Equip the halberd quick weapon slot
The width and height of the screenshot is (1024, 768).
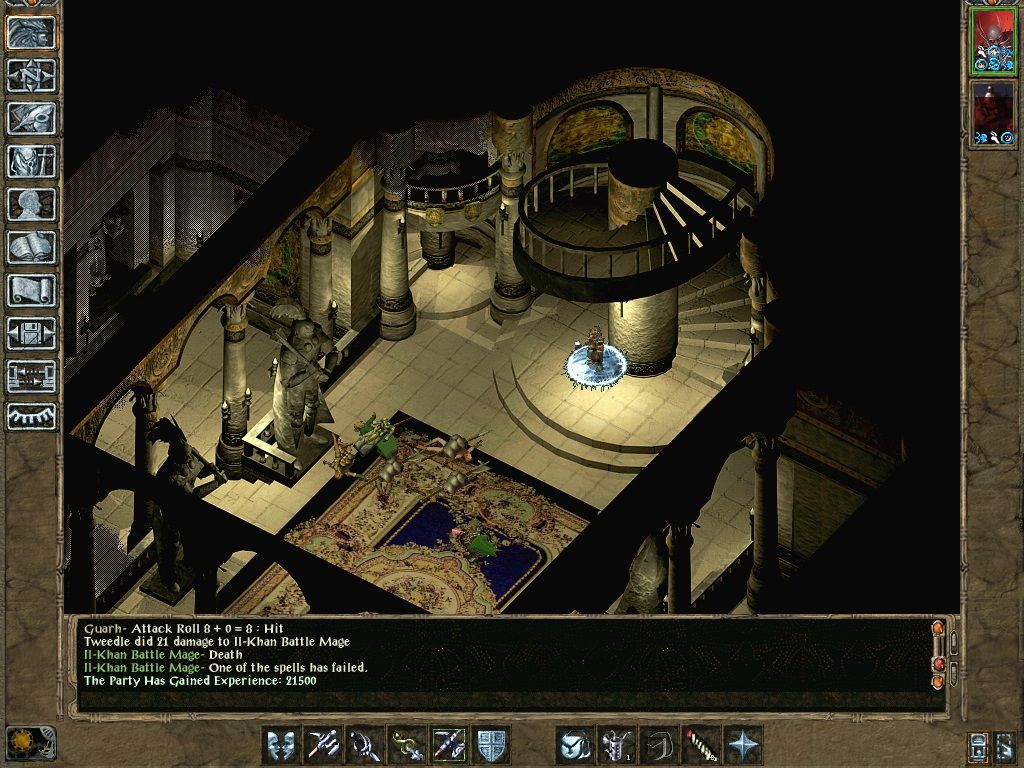[x=323, y=745]
